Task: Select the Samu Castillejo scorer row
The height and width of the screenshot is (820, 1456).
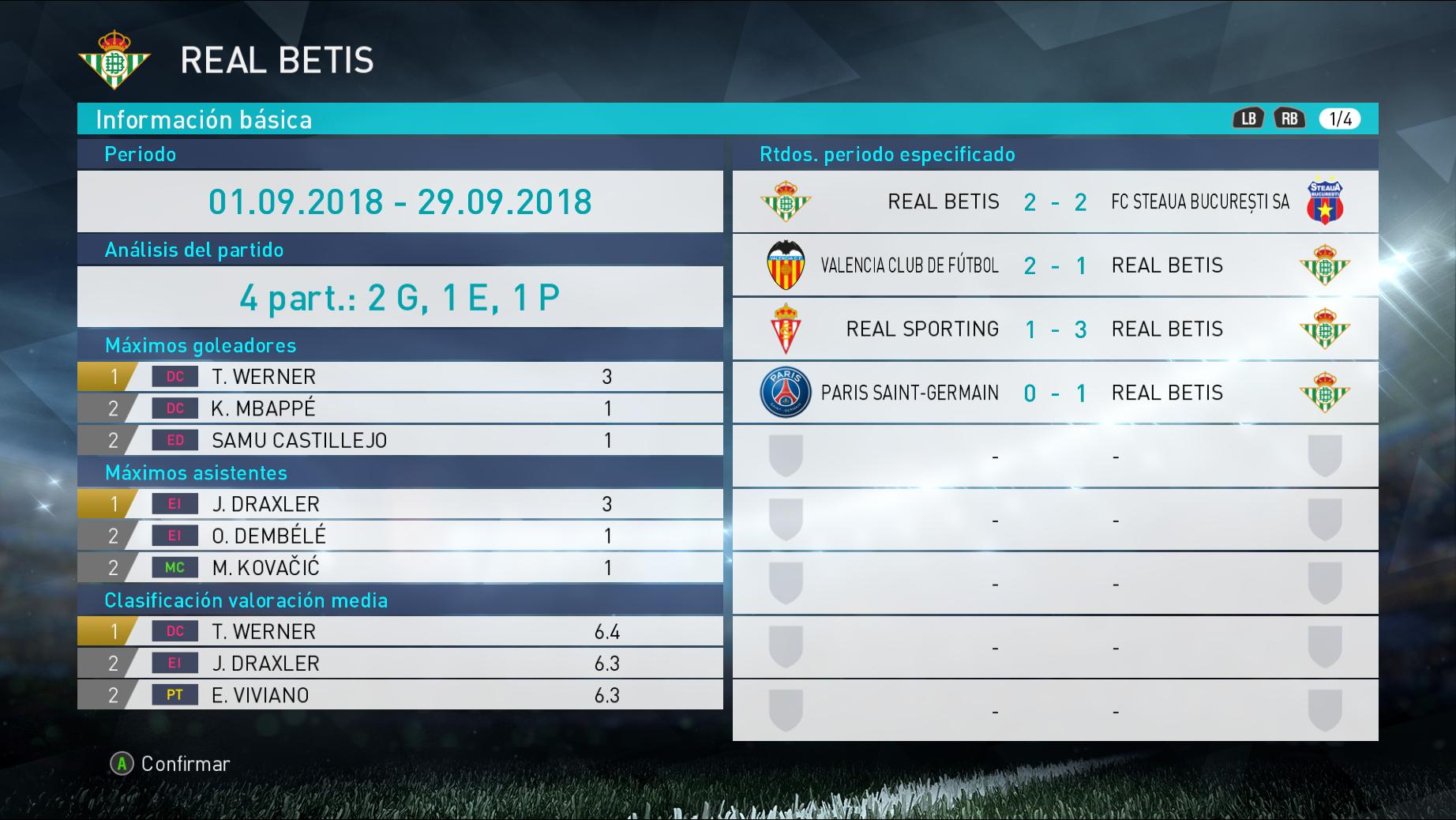Action: click(400, 440)
